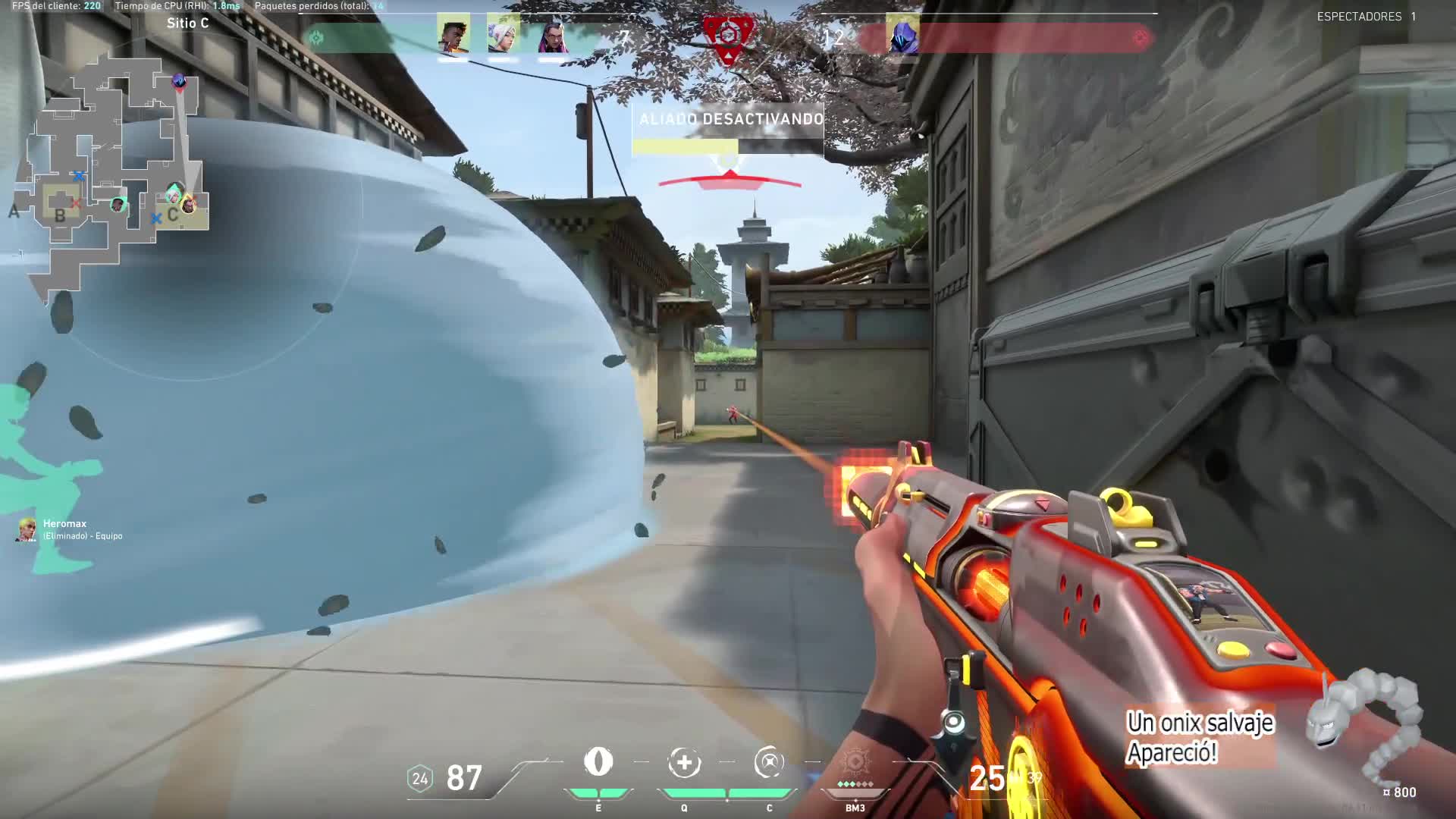Click the B site label on the minimap
1456x819 pixels.
coord(60,215)
